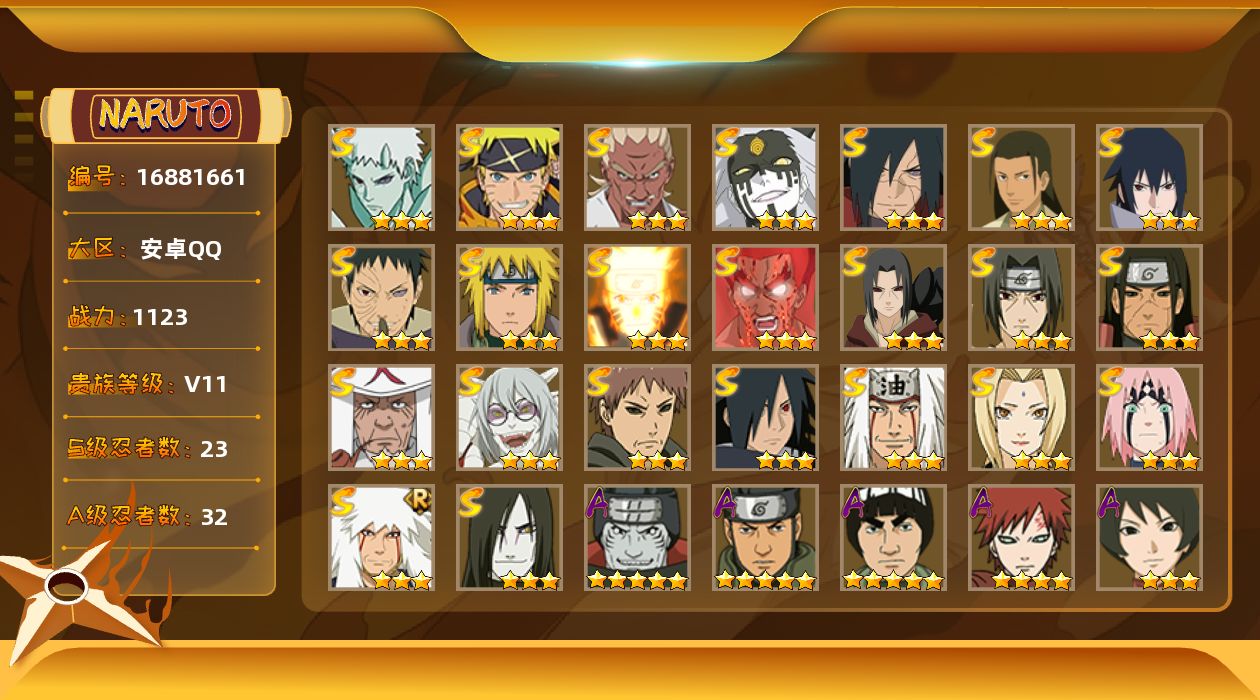Choose the masked Kakuzu A-rank card
The height and width of the screenshot is (700, 1260).
pyautogui.click(x=638, y=537)
